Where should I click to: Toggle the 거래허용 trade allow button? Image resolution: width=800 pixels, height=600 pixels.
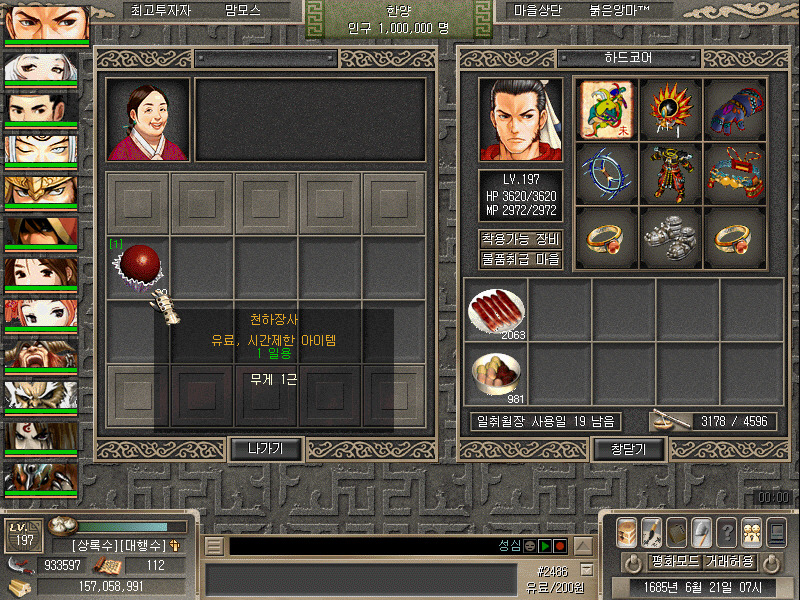coord(729,561)
